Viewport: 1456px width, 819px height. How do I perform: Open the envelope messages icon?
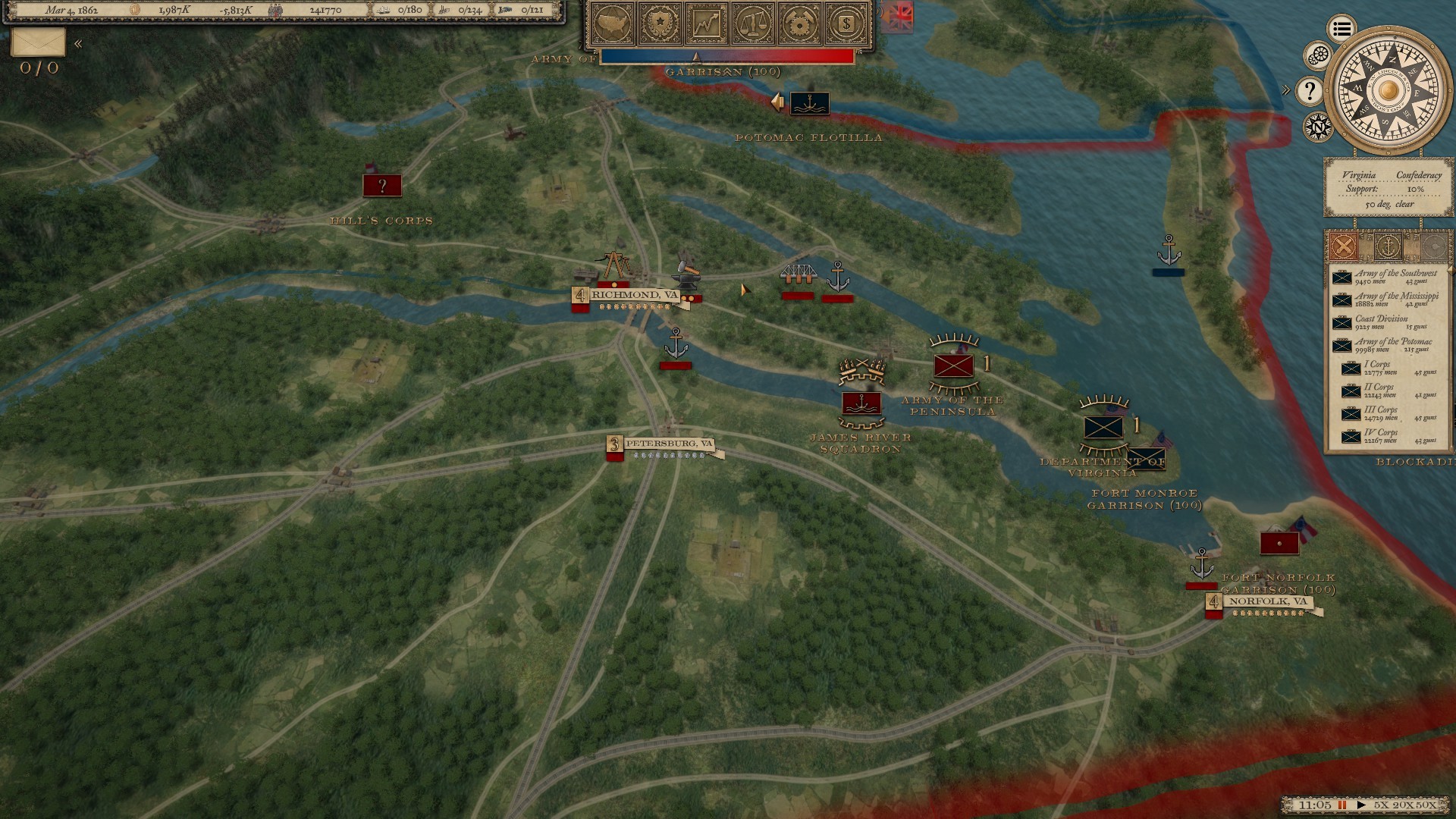click(x=38, y=42)
